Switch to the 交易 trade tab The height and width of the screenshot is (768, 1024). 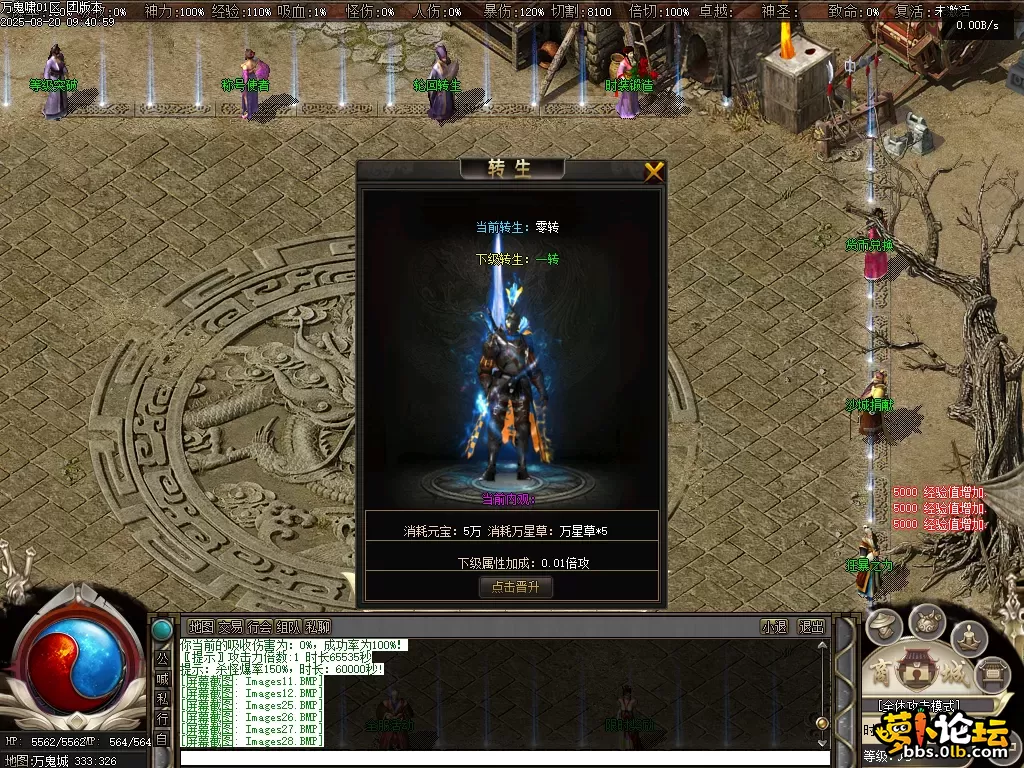click(x=231, y=626)
